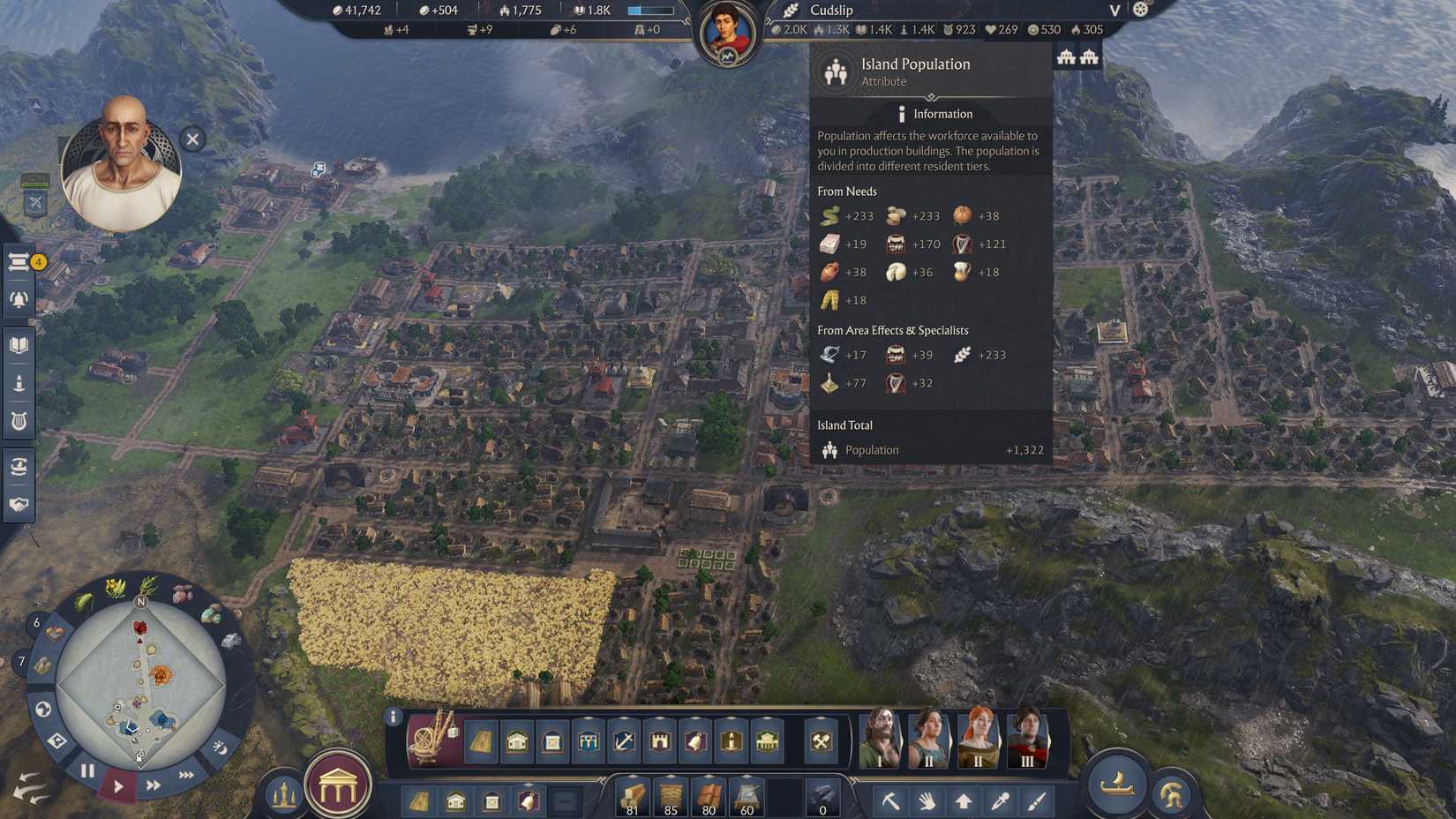Select the road construction tool
The width and height of the screenshot is (1456, 819).
[x=479, y=742]
